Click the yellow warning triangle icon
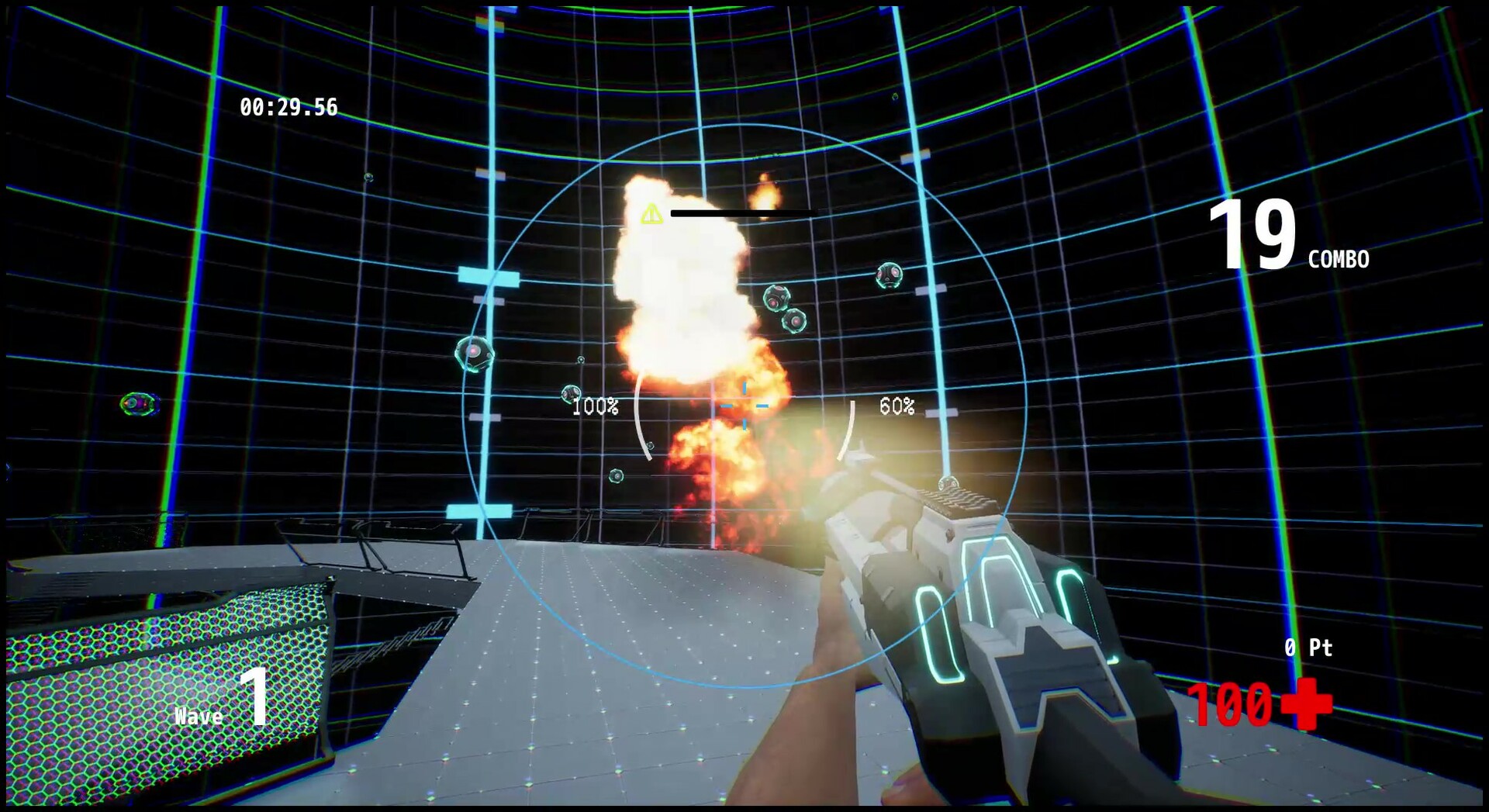This screenshot has width=1489, height=812. [x=651, y=213]
